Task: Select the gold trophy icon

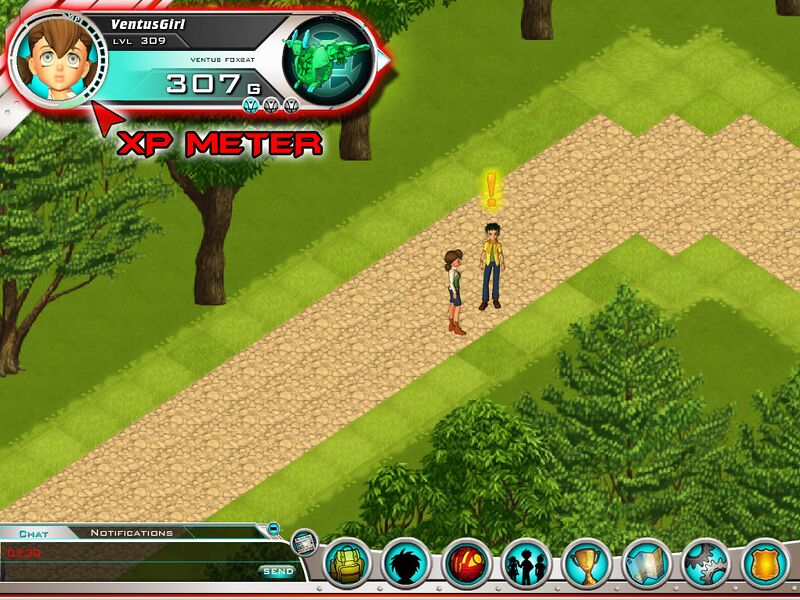Action: tap(586, 564)
